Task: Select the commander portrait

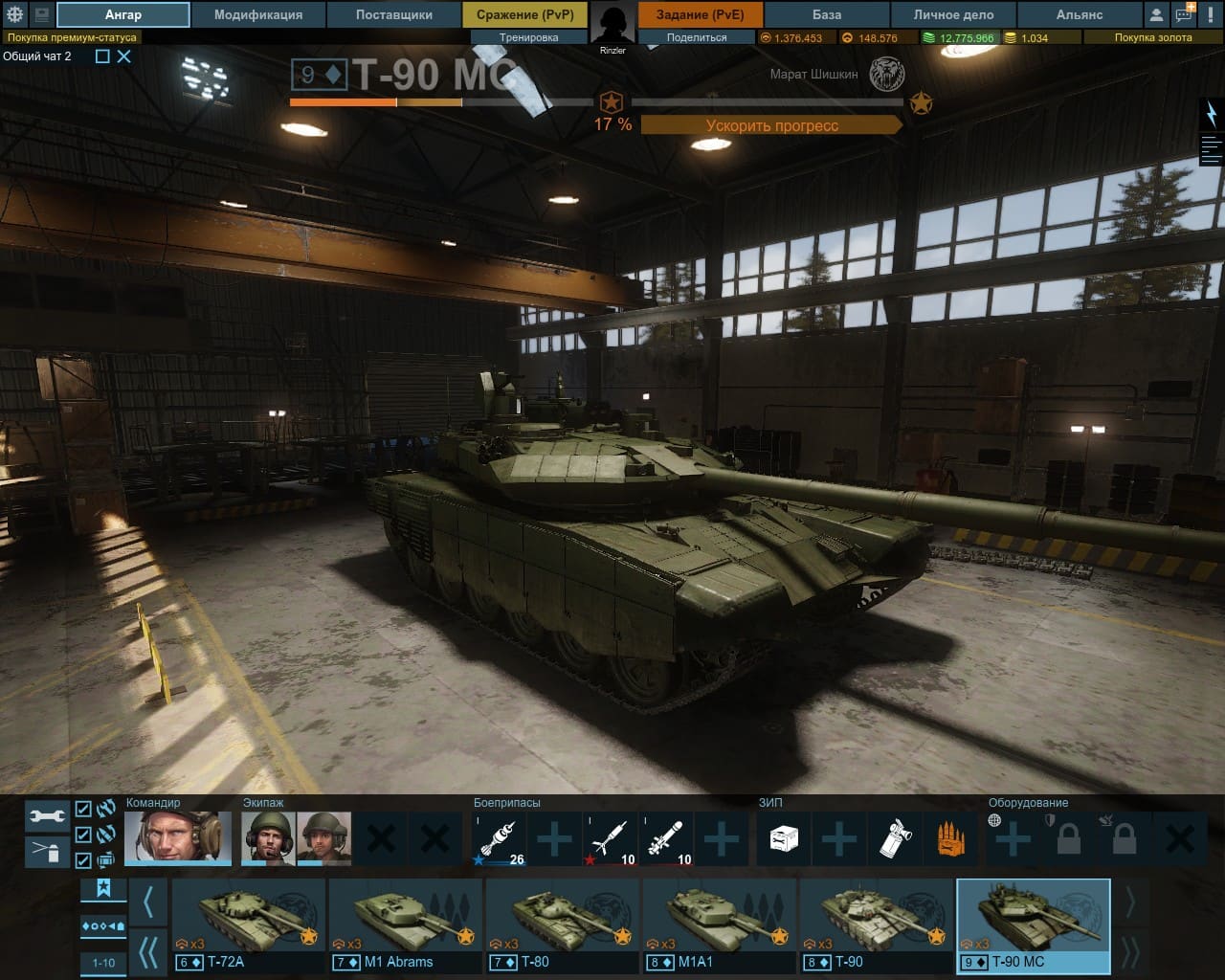Action: [178, 838]
